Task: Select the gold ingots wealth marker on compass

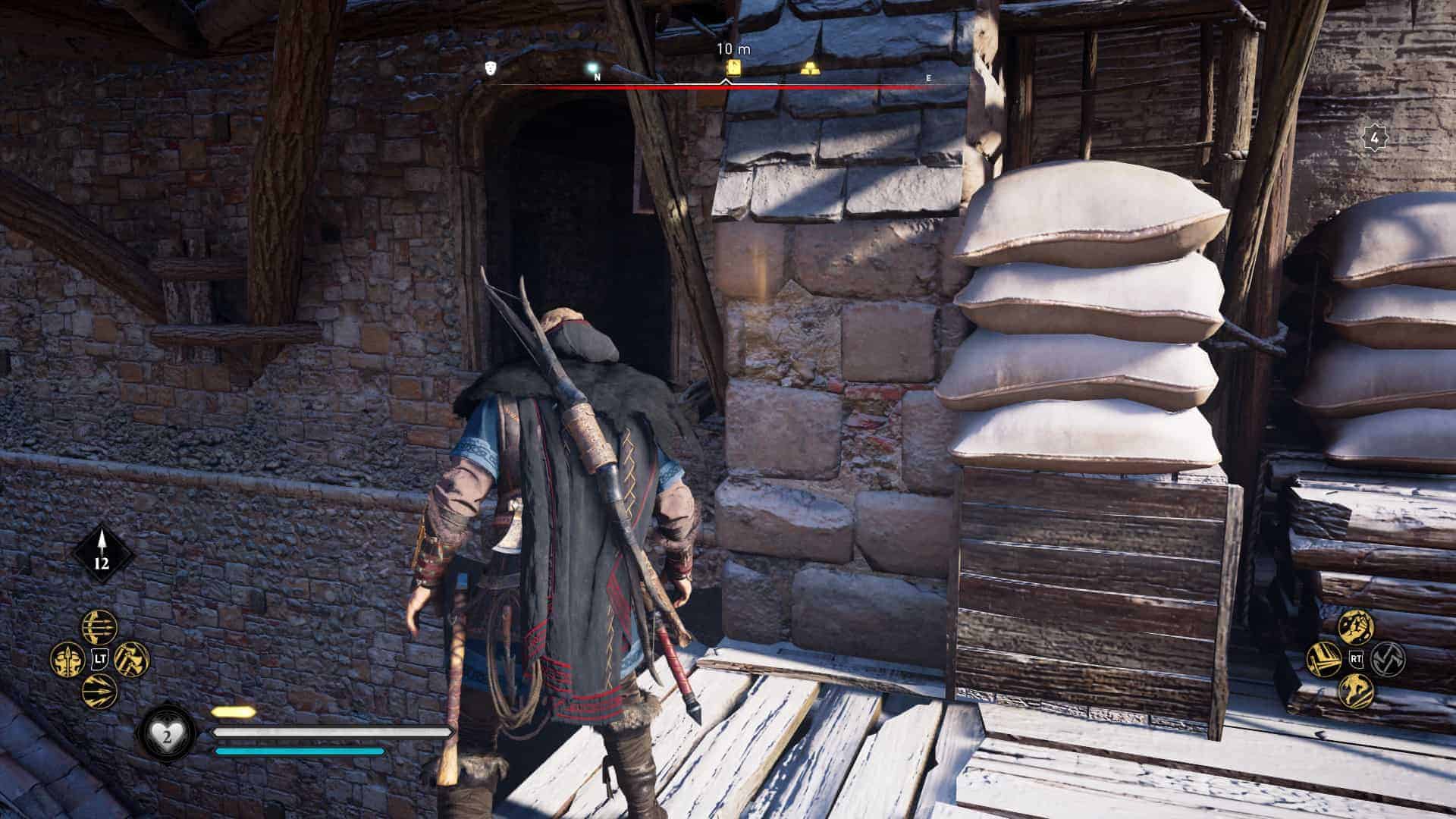Action: point(809,67)
